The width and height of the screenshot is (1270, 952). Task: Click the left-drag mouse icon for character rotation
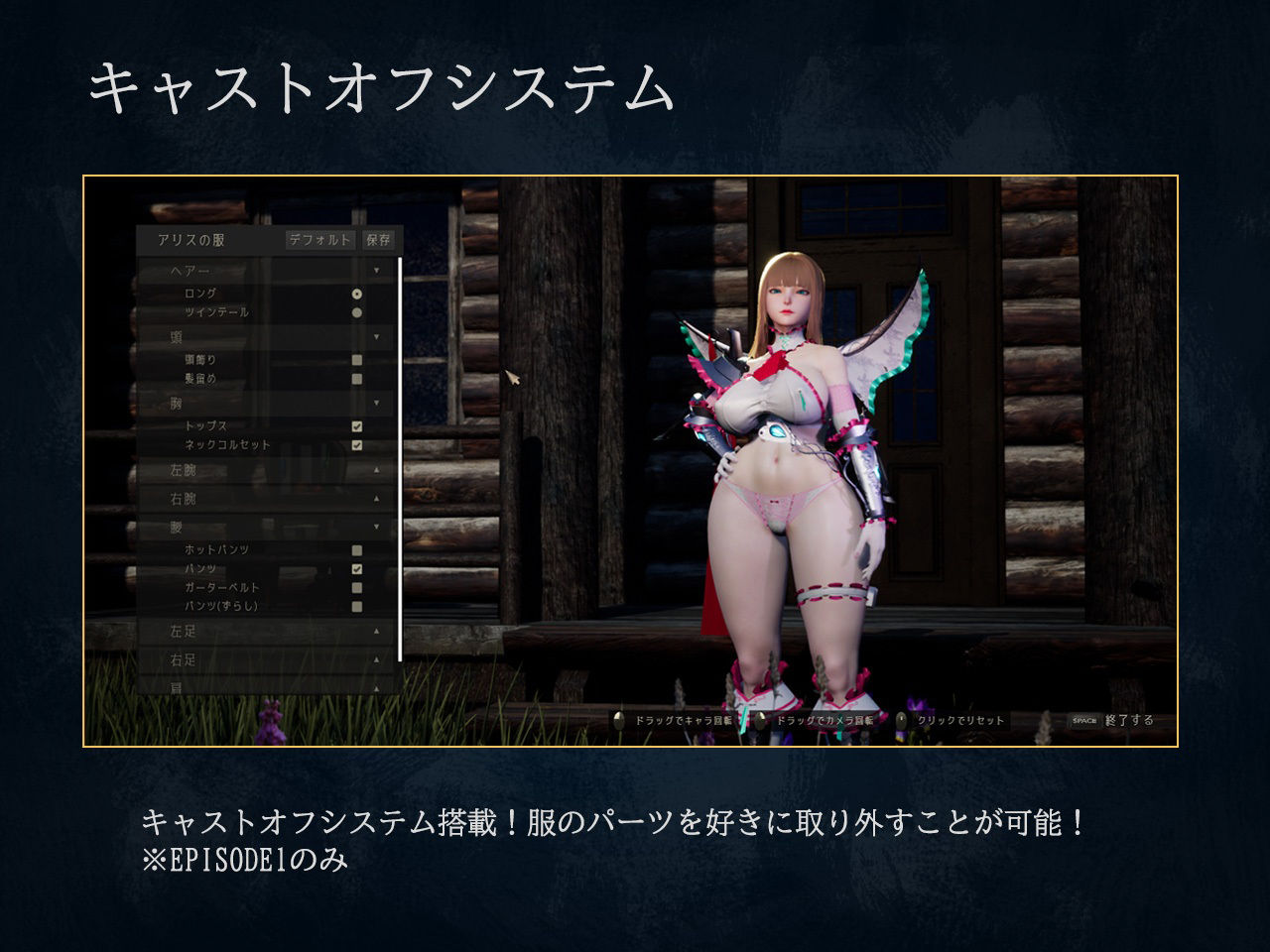click(618, 721)
